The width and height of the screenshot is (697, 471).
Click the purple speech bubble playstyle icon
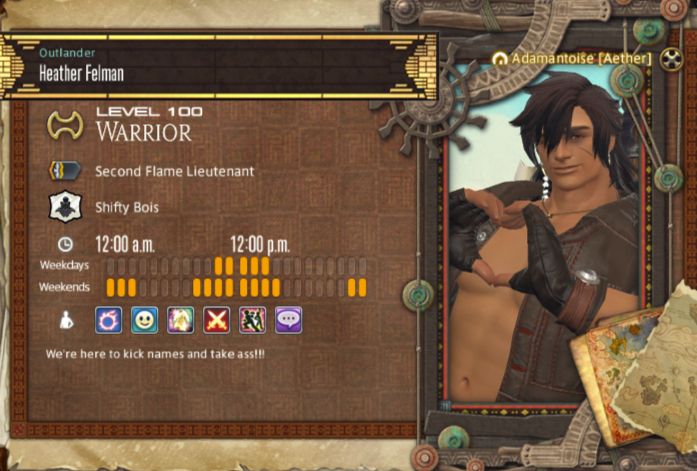click(289, 320)
